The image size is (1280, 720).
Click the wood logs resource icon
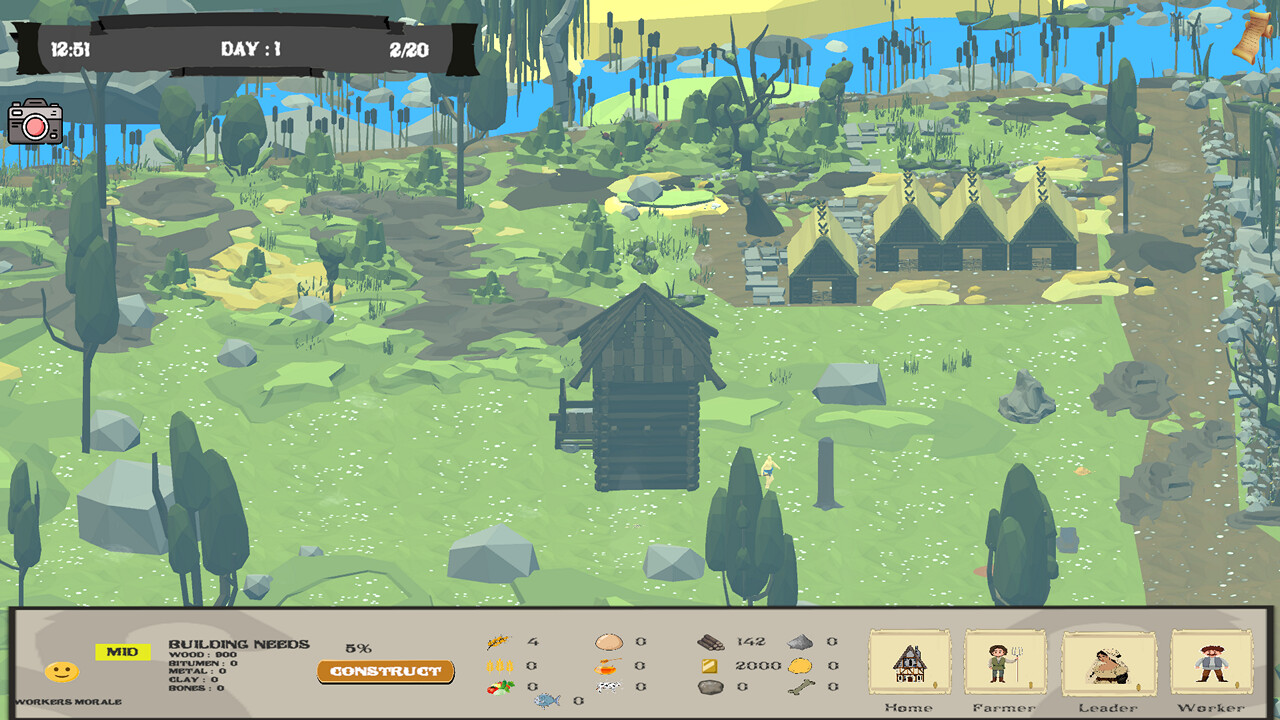pyautogui.click(x=711, y=642)
